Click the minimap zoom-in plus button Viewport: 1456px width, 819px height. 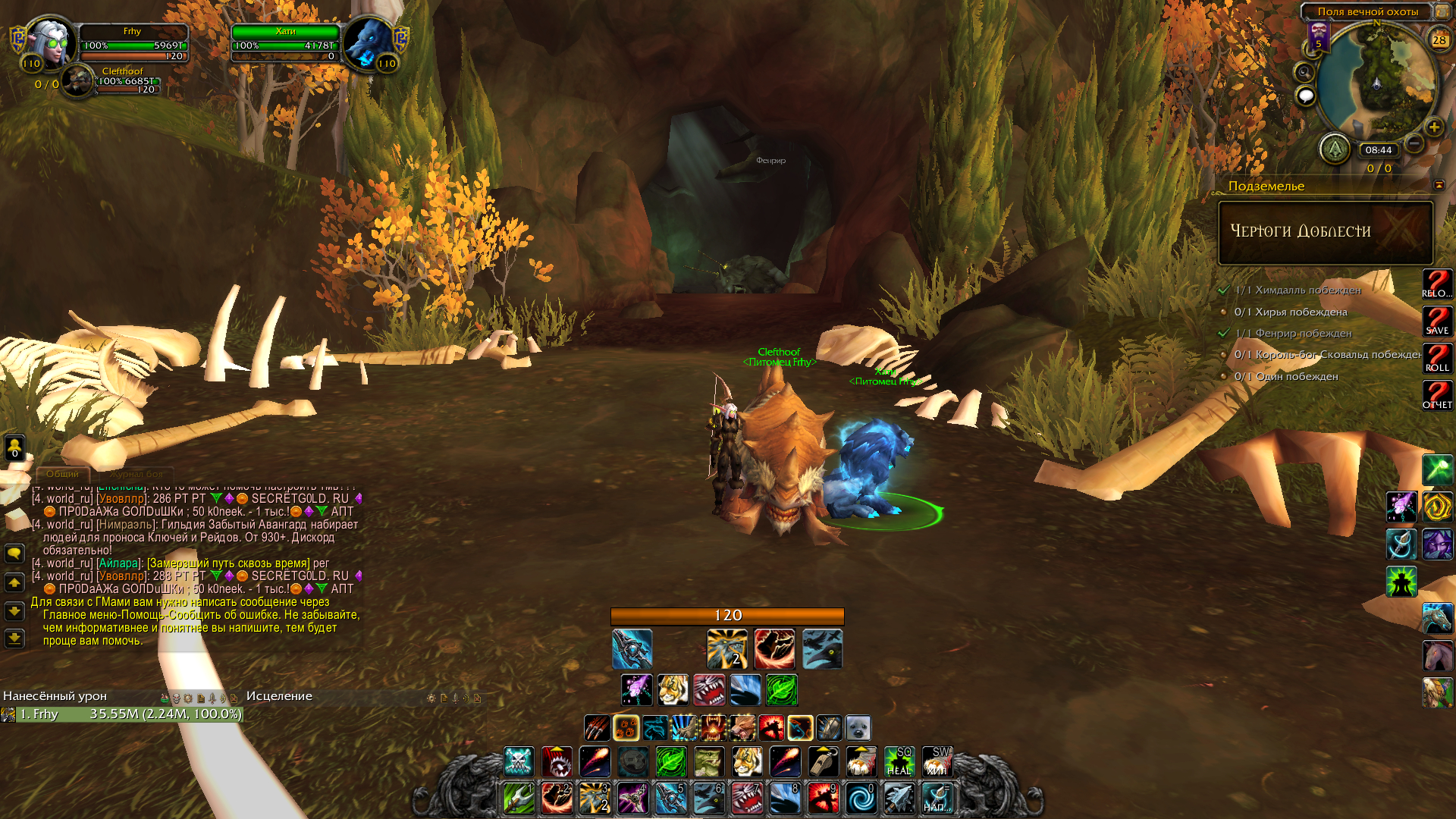tap(1433, 127)
